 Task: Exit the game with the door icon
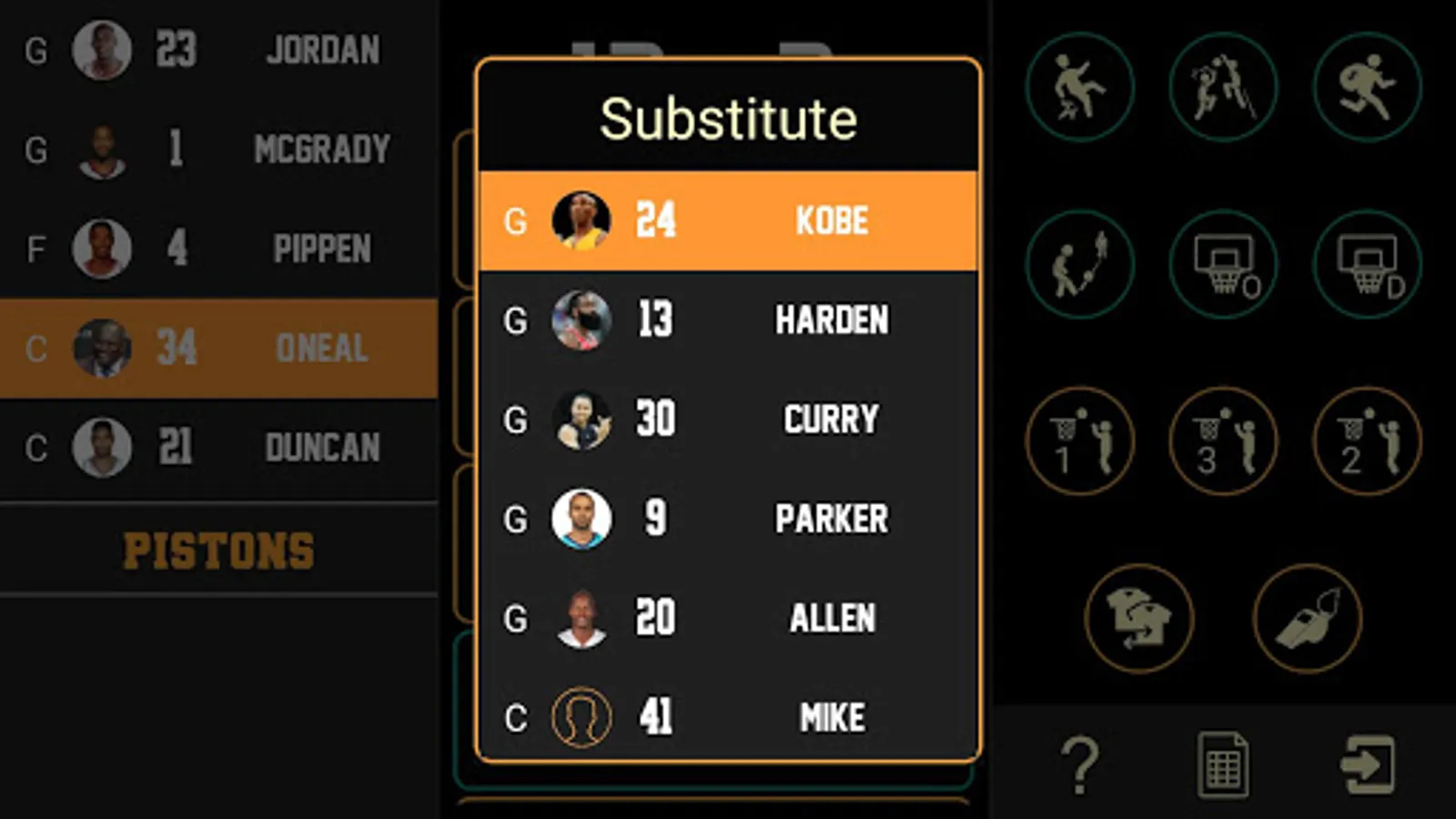(x=1367, y=764)
